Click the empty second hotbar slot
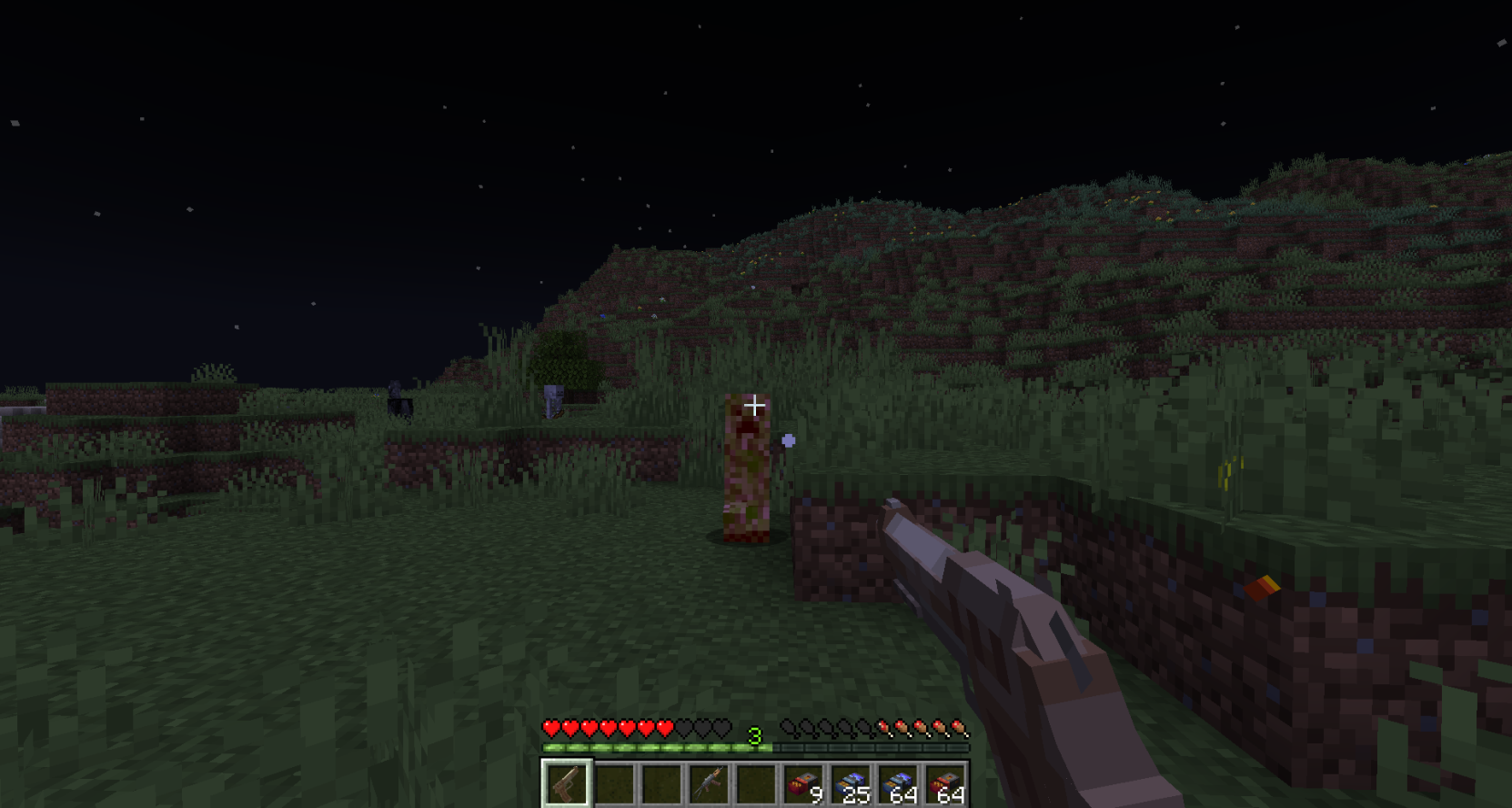This screenshot has height=808, width=1512. pyautogui.click(x=614, y=783)
